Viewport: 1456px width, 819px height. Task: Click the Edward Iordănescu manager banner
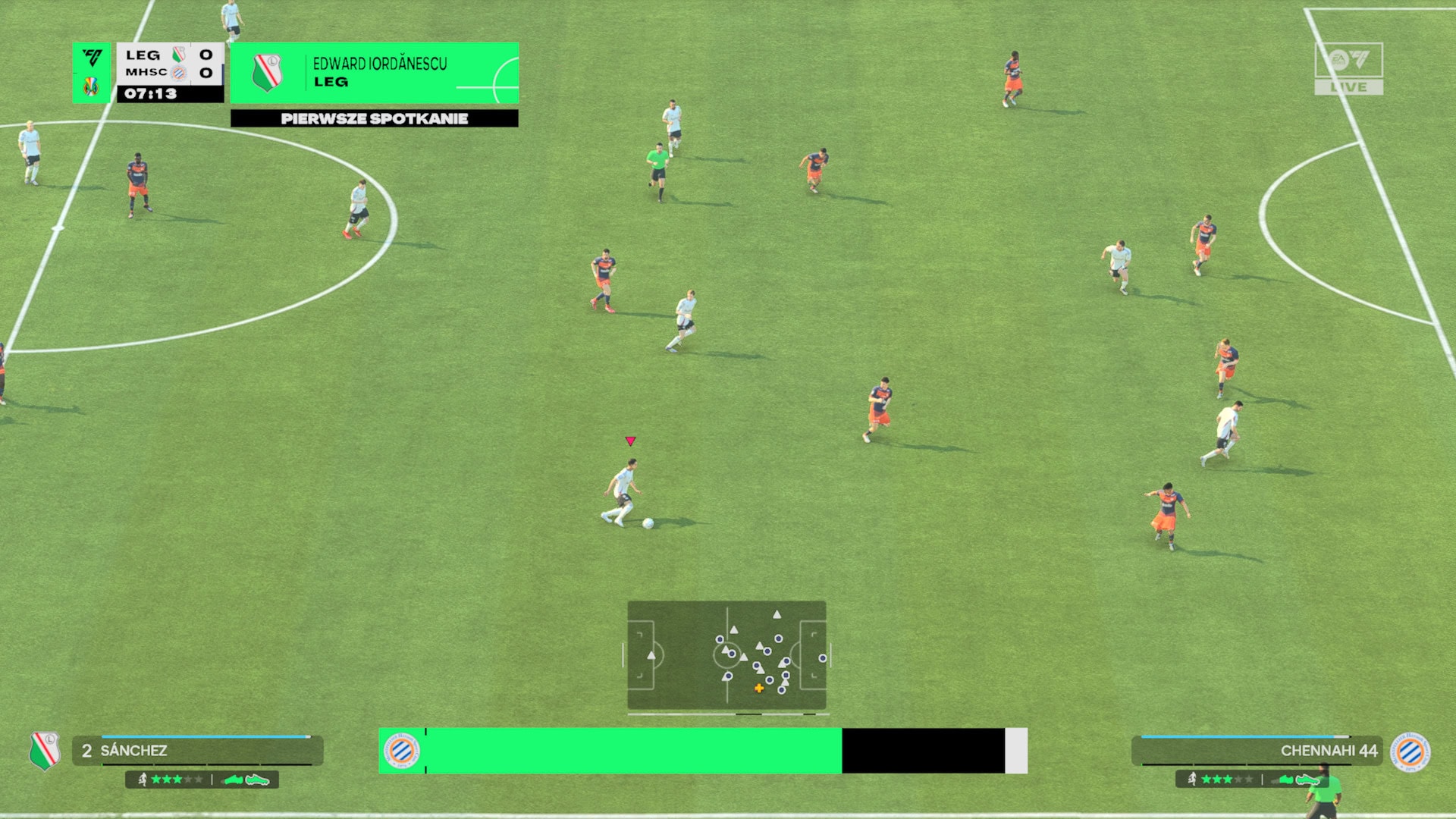pyautogui.click(x=375, y=73)
